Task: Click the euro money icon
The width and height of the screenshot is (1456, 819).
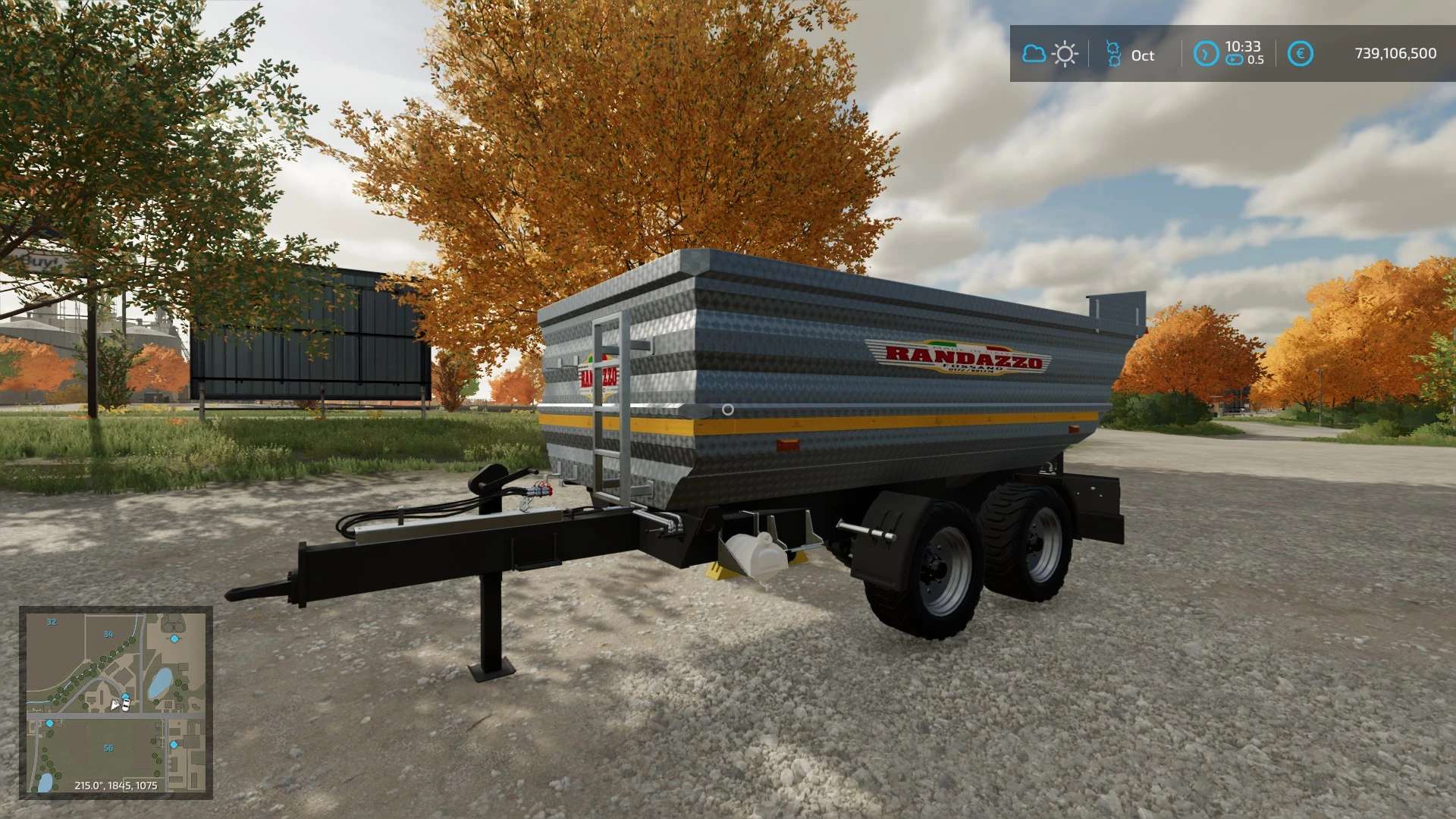Action: pos(1300,54)
